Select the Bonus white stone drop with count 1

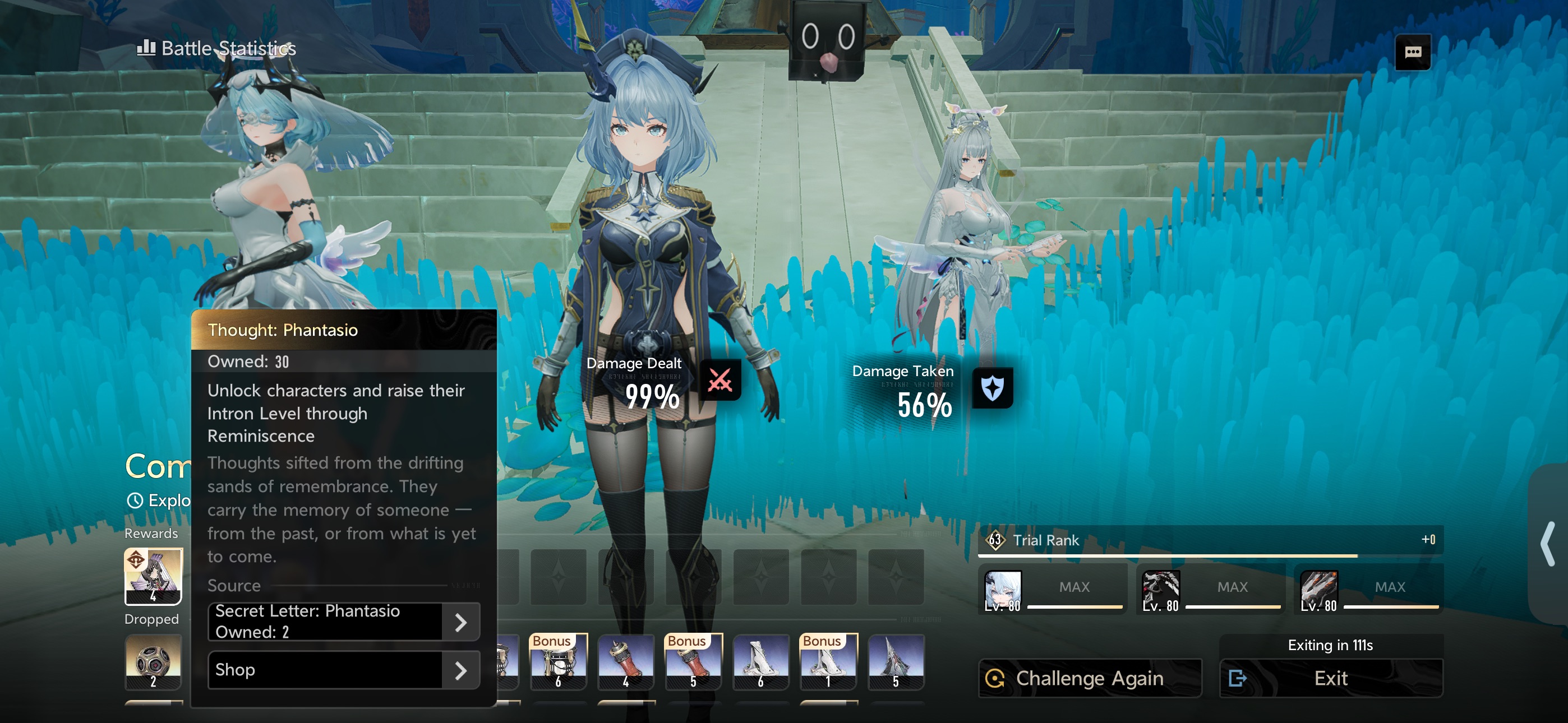828,661
